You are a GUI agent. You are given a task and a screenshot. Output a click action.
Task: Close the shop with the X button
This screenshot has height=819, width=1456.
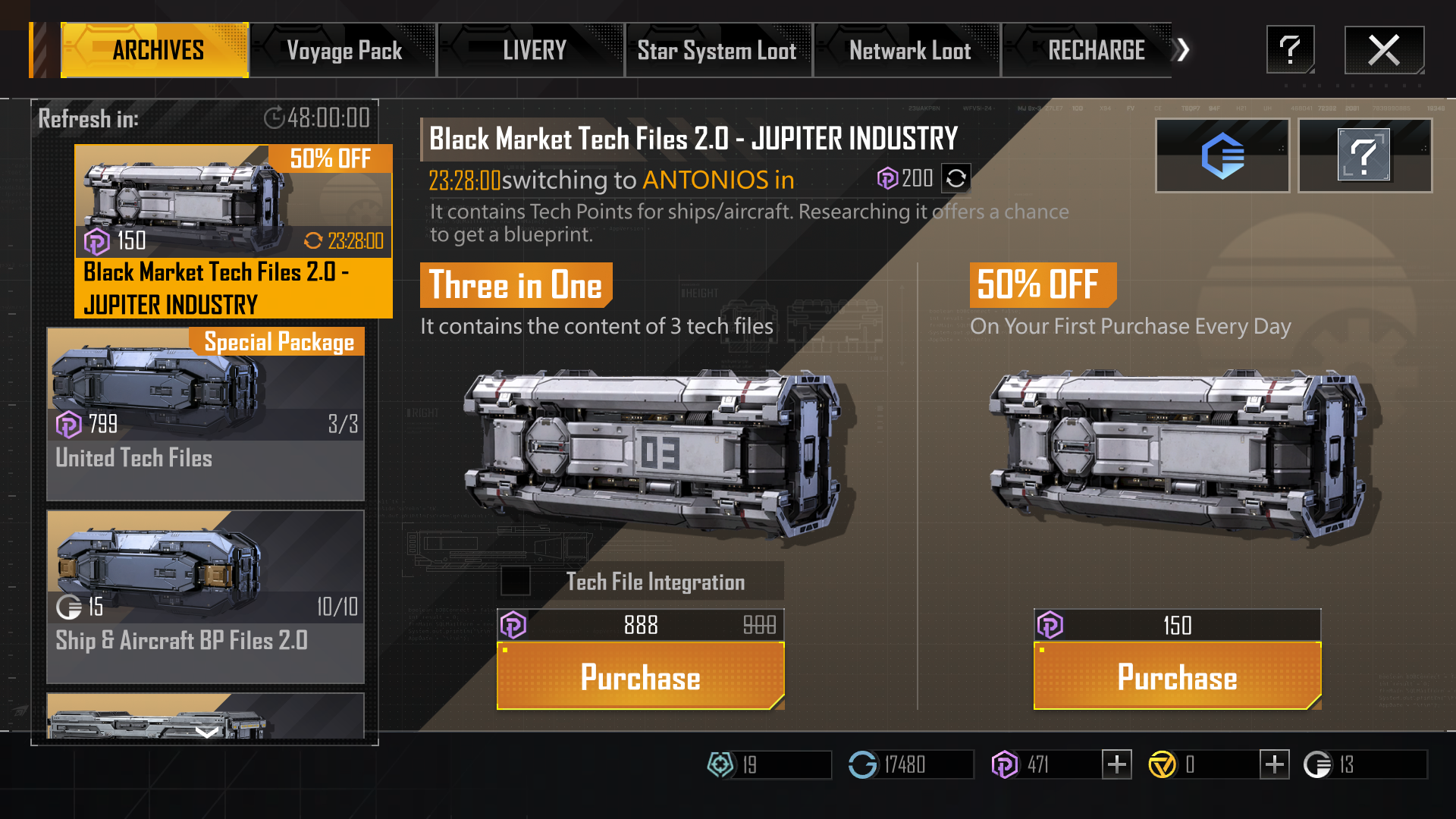click(x=1384, y=50)
